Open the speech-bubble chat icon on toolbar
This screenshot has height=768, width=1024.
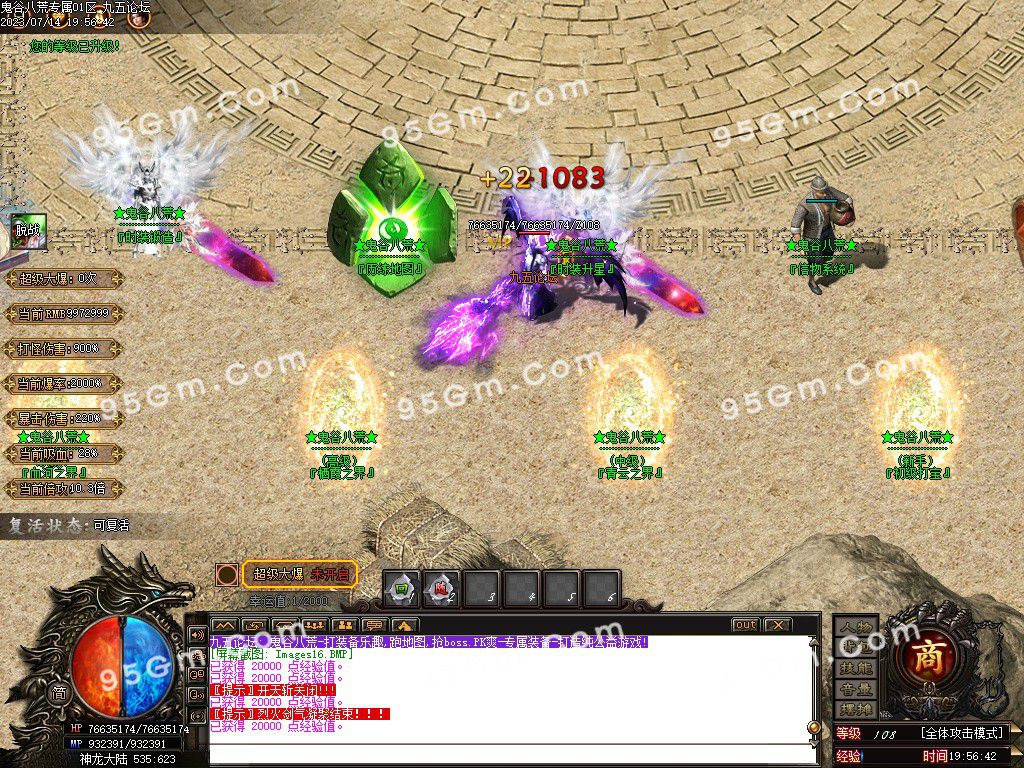click(x=376, y=625)
